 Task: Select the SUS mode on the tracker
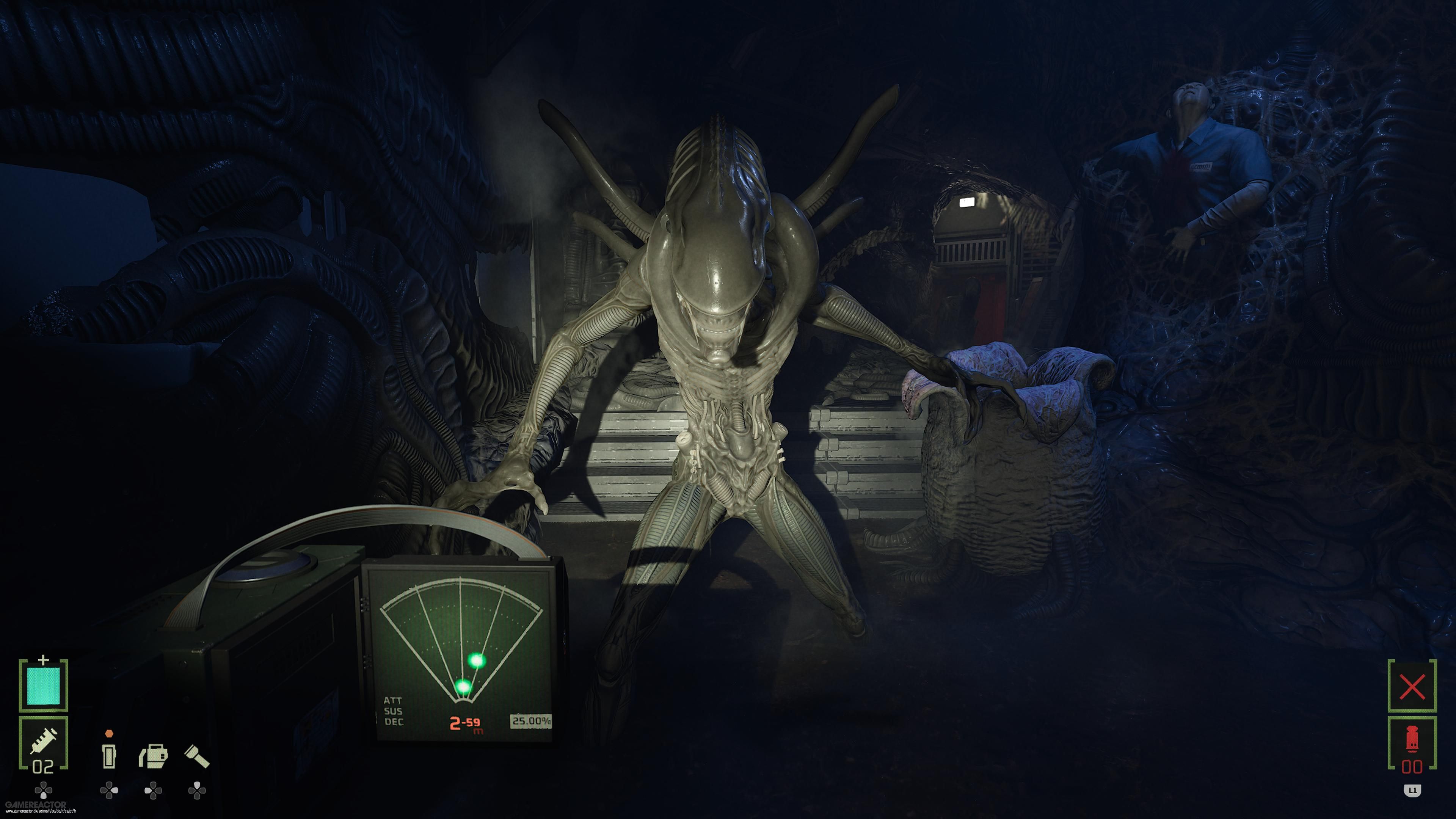(x=394, y=711)
